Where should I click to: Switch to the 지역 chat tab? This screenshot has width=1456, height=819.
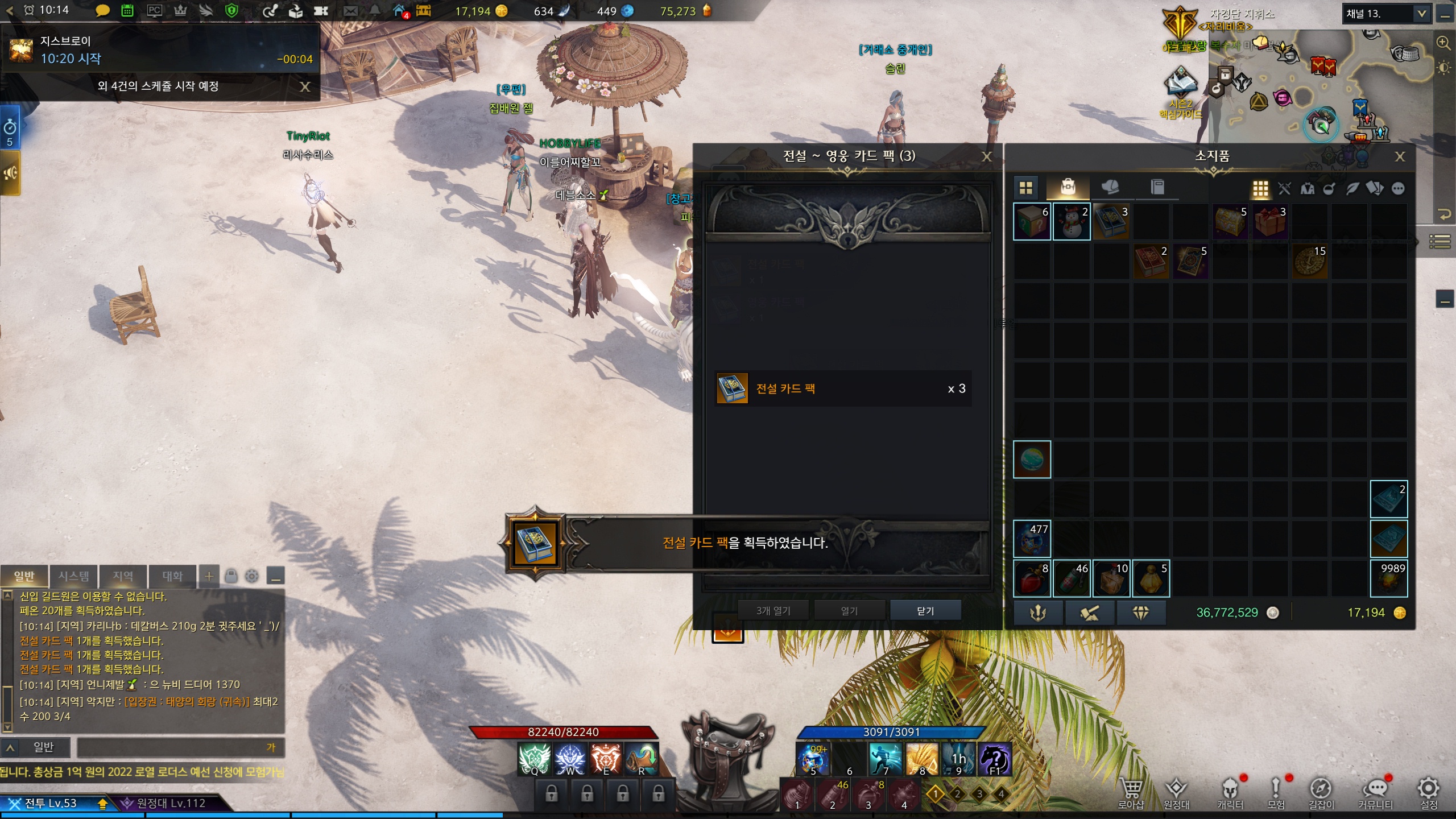[123, 576]
